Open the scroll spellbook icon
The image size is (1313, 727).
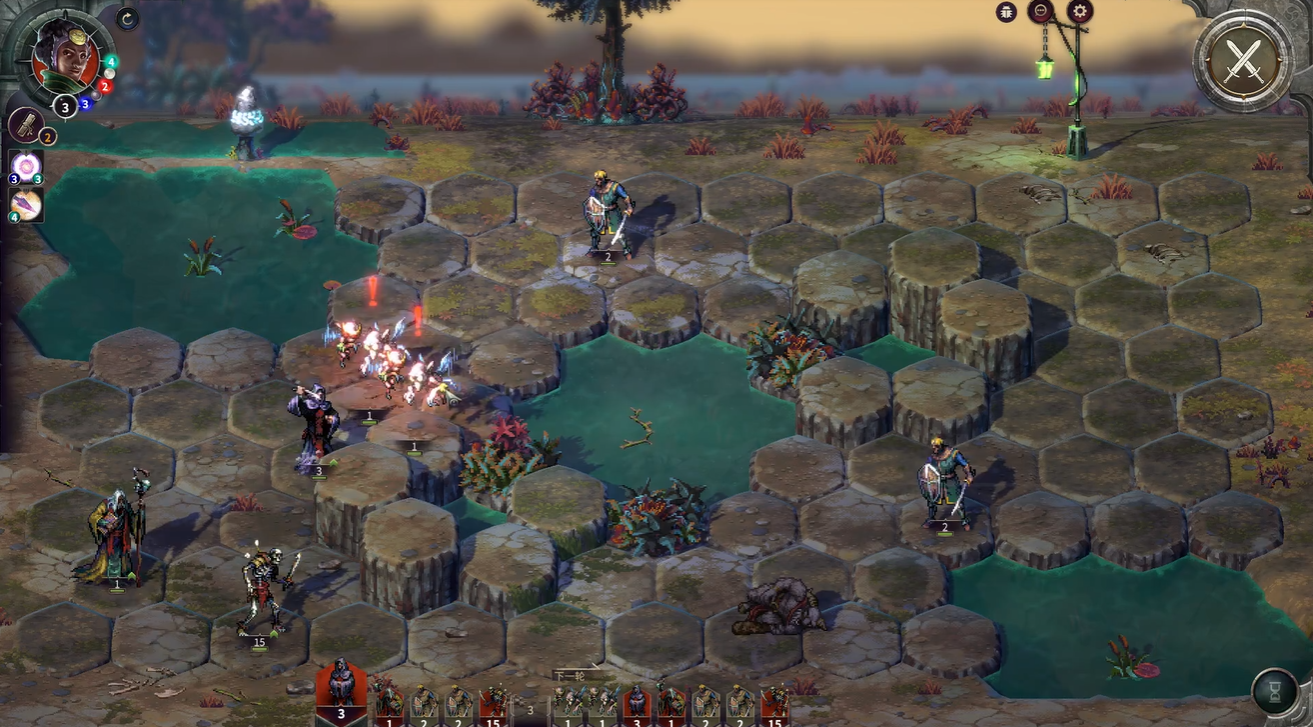coord(24,125)
